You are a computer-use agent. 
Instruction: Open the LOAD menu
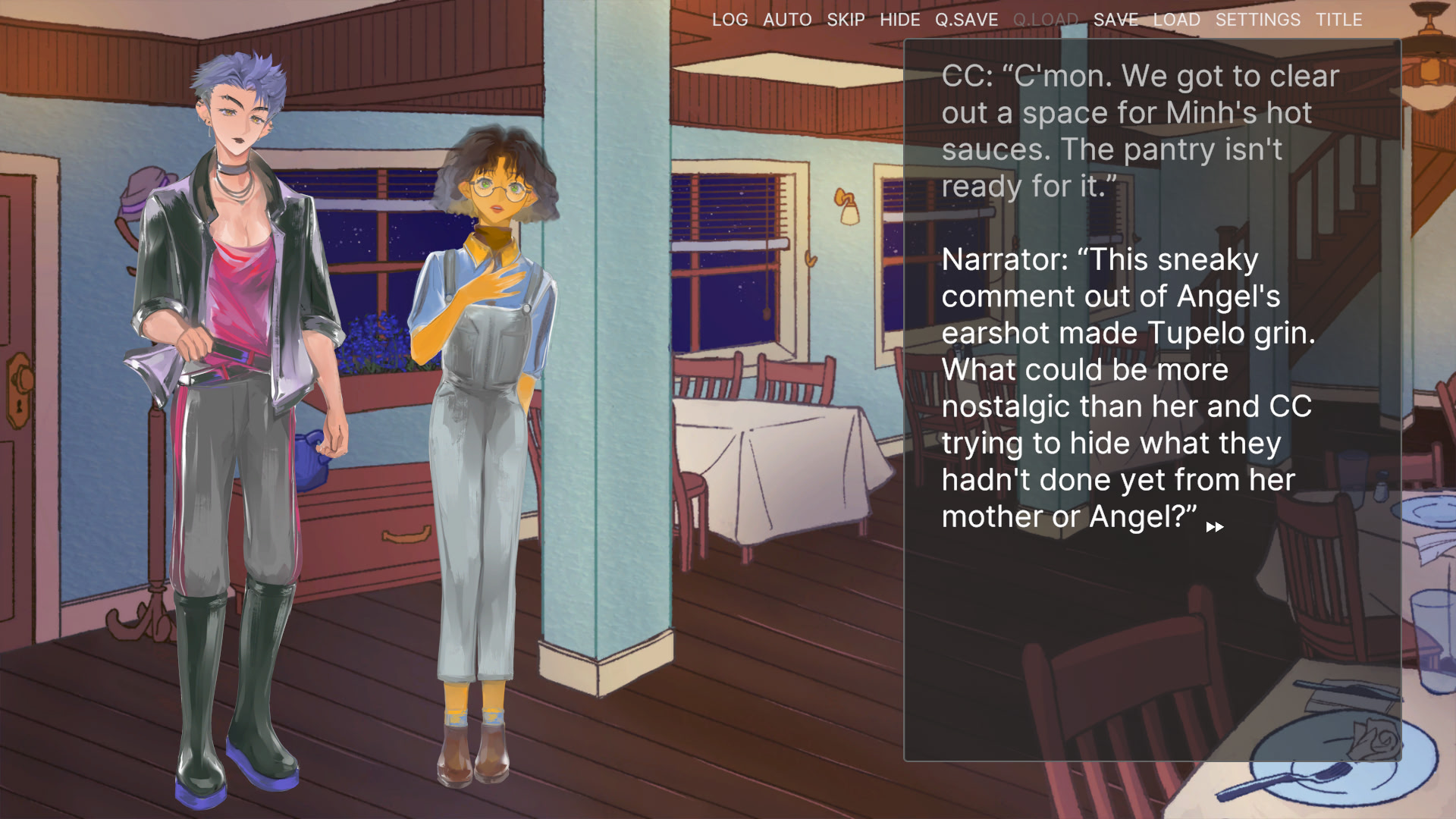pos(1176,20)
